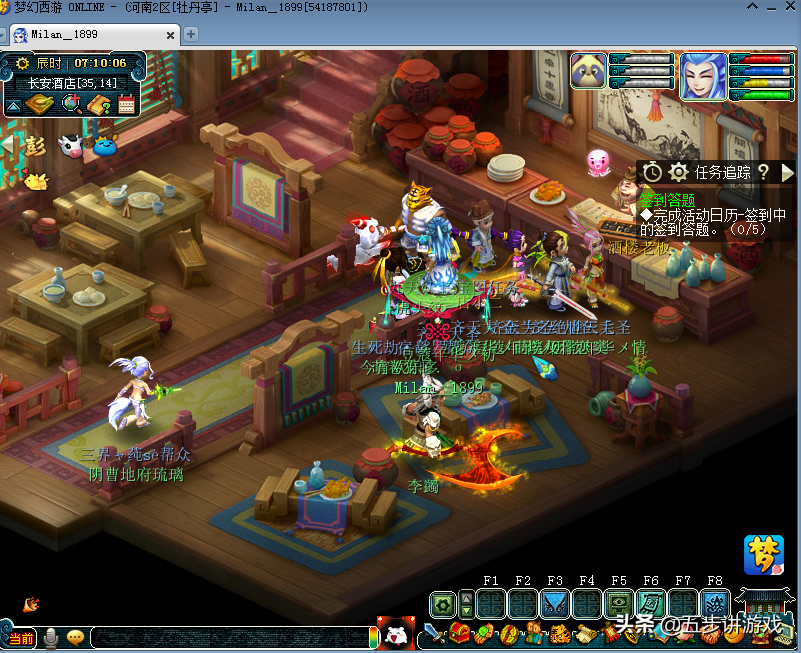Collapse the quest tracker with the arrow
Screen dimensions: 801x653
pos(787,172)
